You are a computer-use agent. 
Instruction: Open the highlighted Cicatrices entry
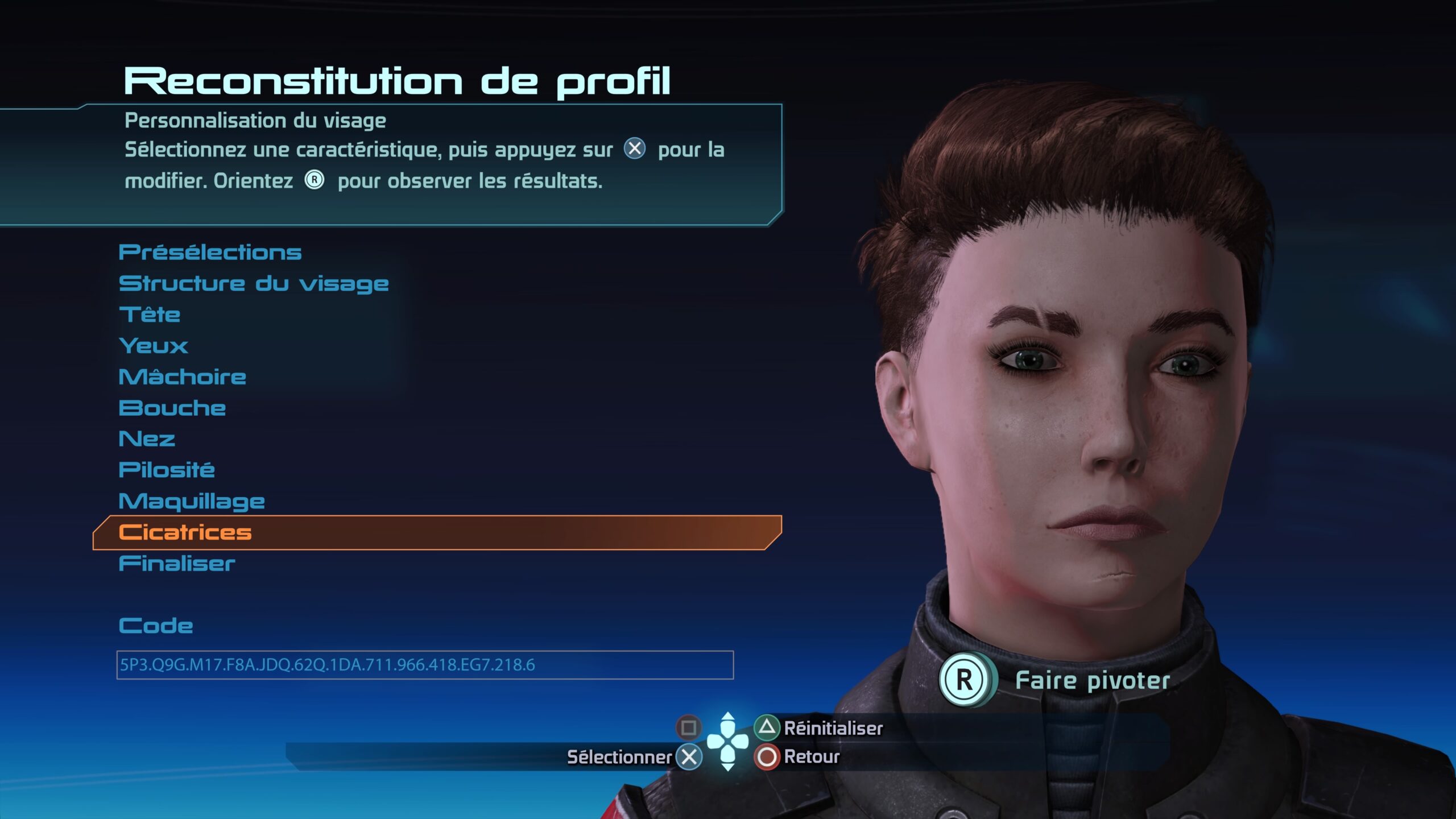point(185,533)
